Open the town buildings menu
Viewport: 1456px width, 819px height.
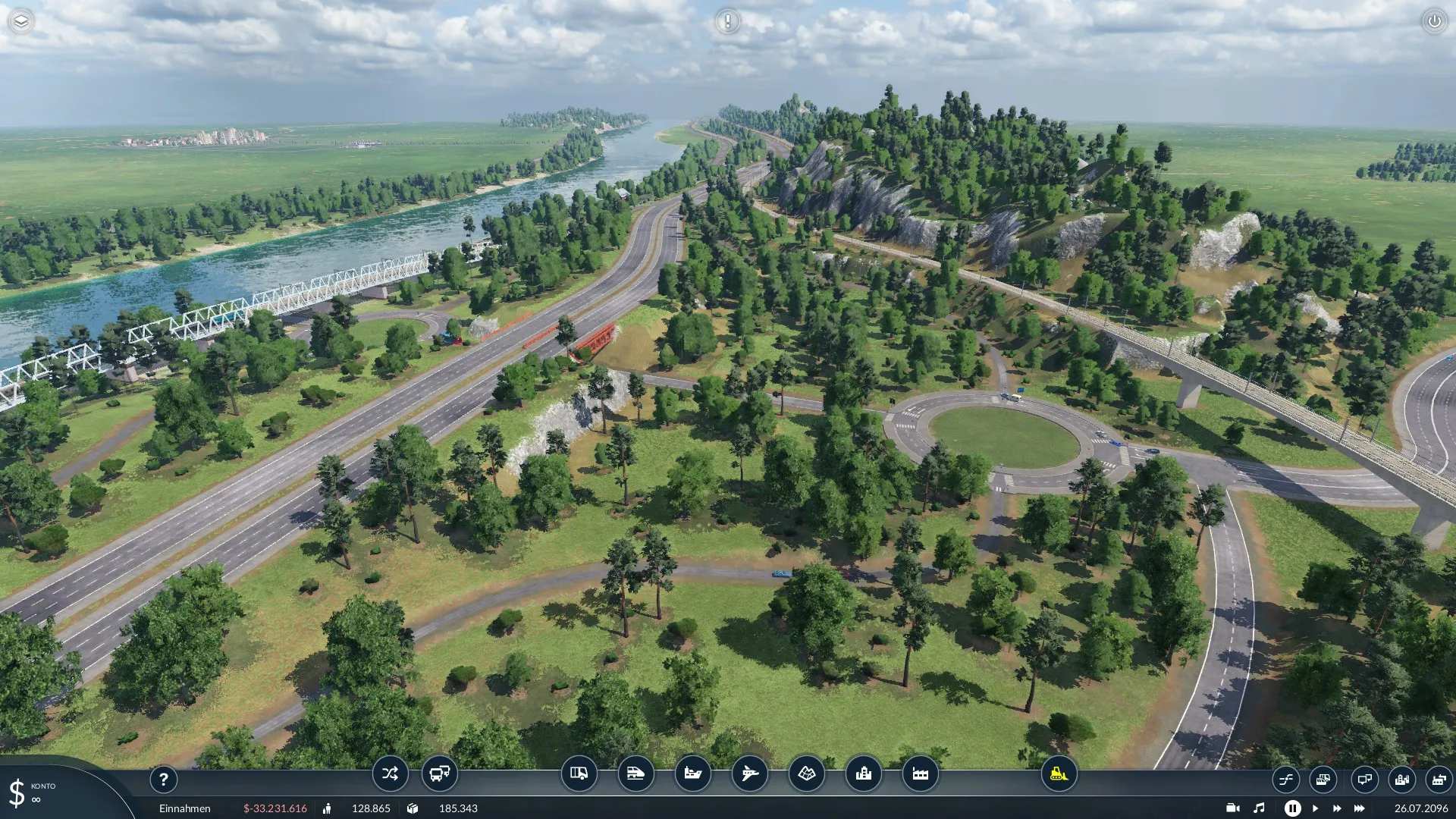pos(863,774)
